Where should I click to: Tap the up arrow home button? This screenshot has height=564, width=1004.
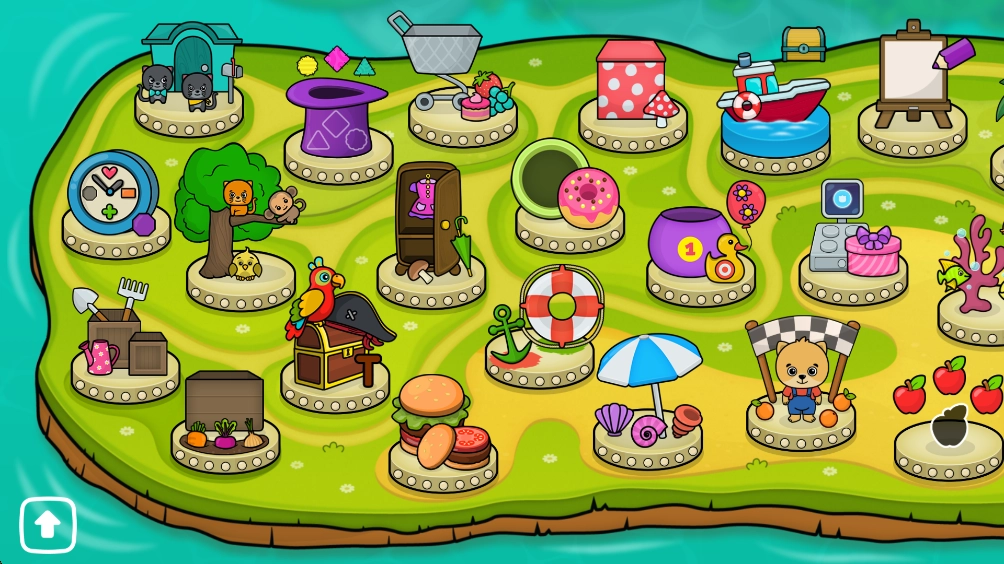pyautogui.click(x=48, y=525)
